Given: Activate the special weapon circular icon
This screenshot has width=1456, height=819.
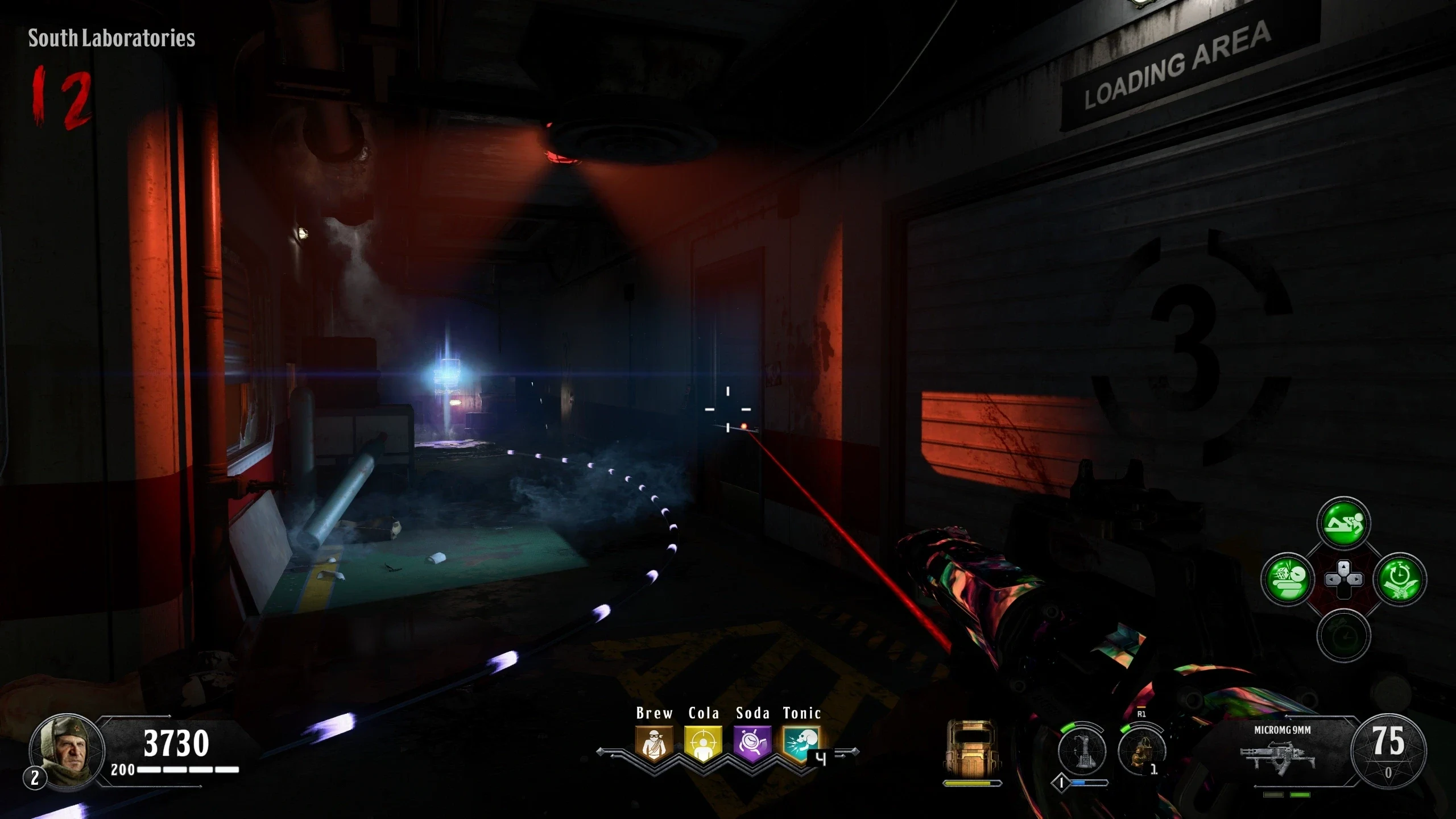Looking at the screenshot, I should click(1082, 751).
